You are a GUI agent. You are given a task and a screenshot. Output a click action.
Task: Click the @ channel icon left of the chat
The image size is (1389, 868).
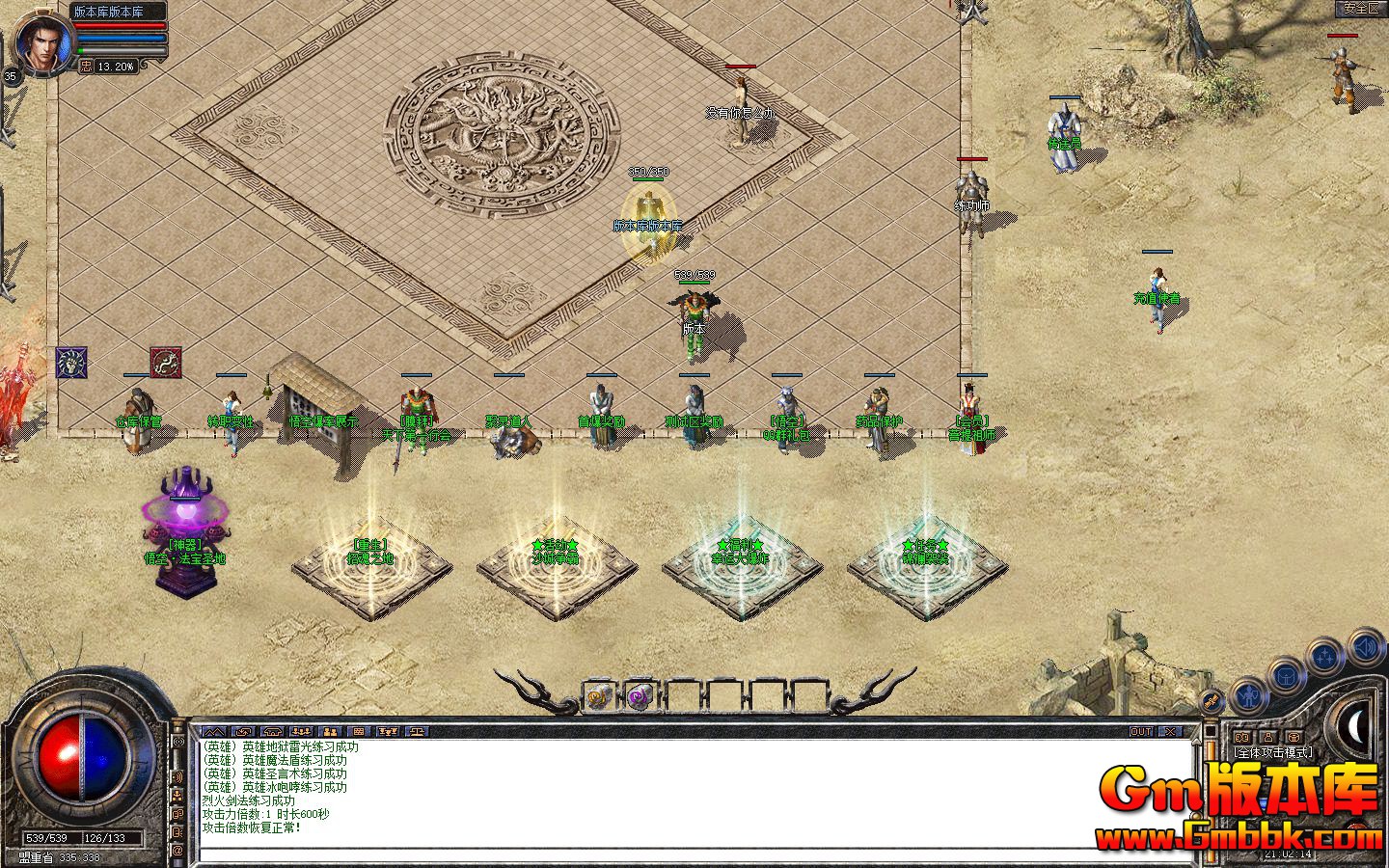179,847
